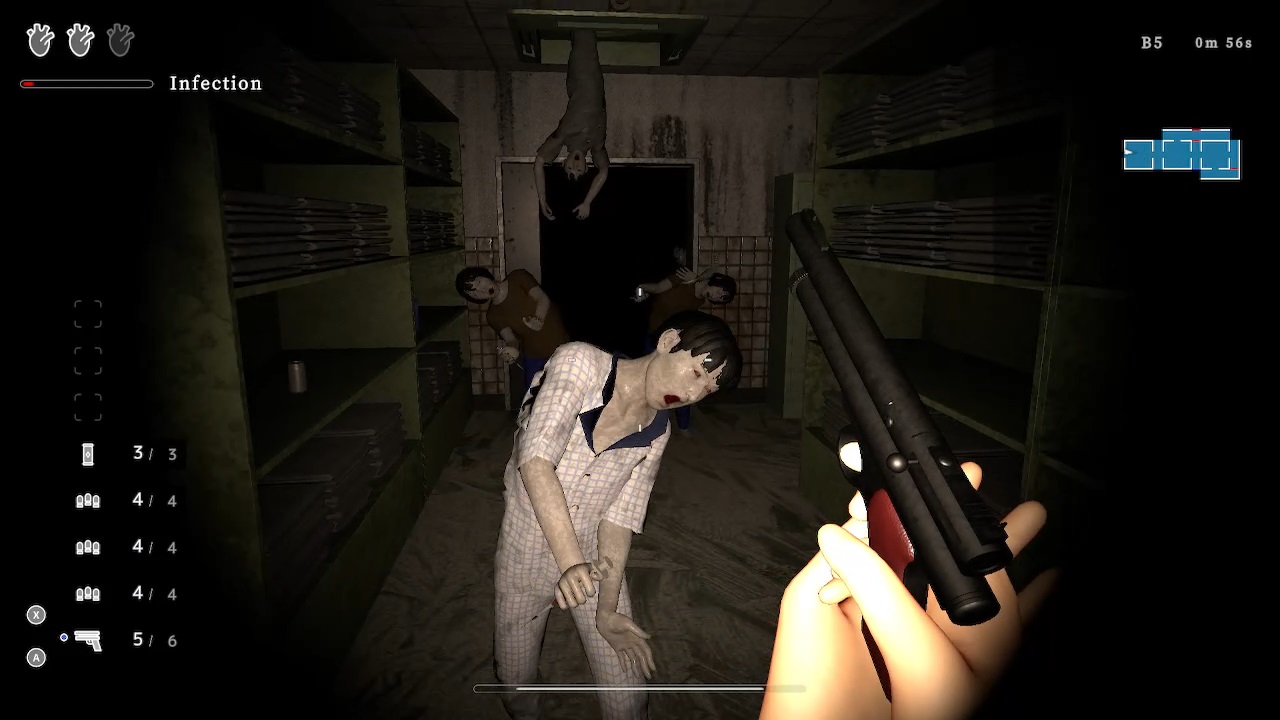Select the 0m 56s timer display
Image resolution: width=1280 pixels, height=720 pixels.
point(1222,42)
